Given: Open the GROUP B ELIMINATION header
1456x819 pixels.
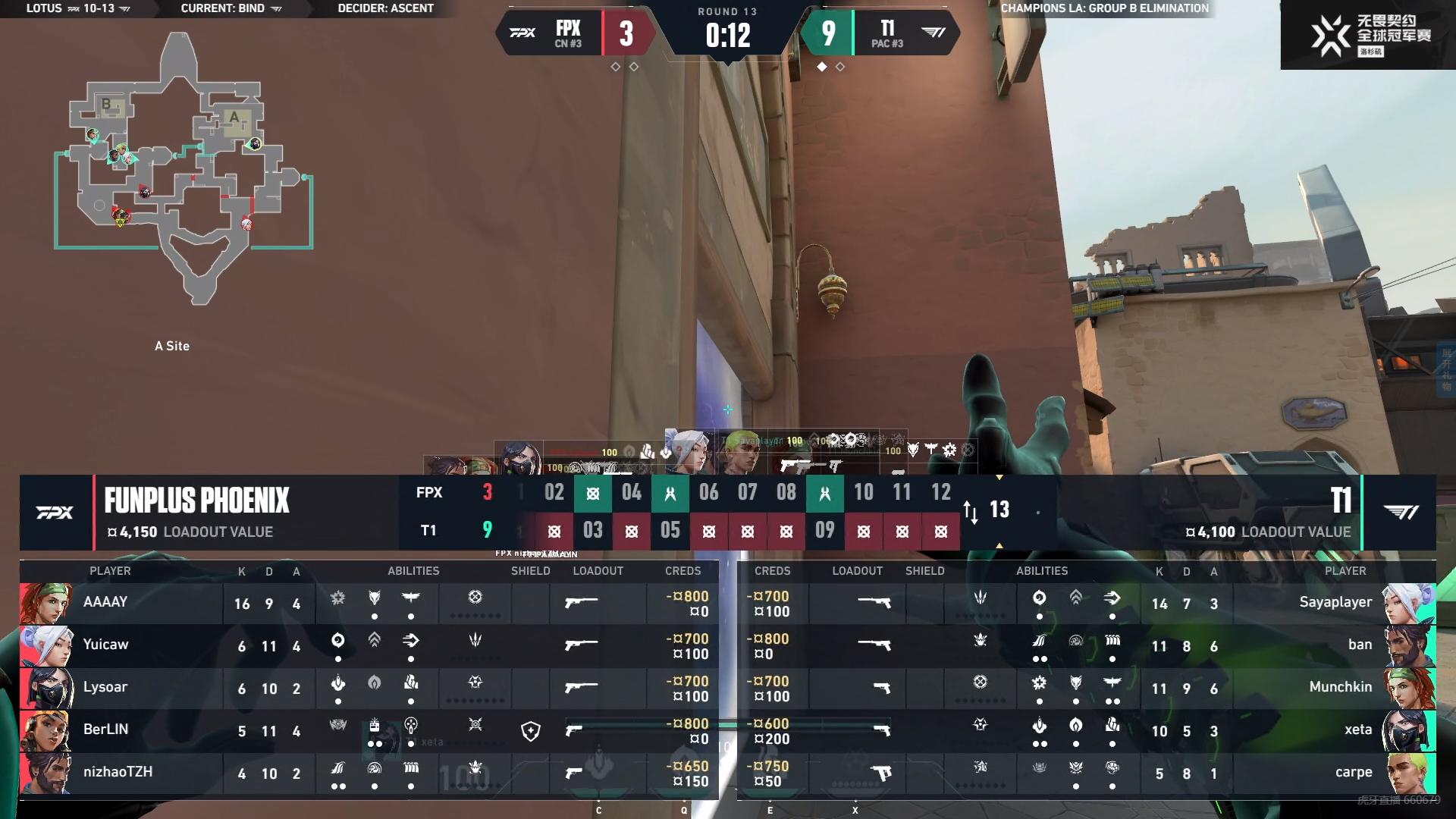Looking at the screenshot, I should 1104,9.
